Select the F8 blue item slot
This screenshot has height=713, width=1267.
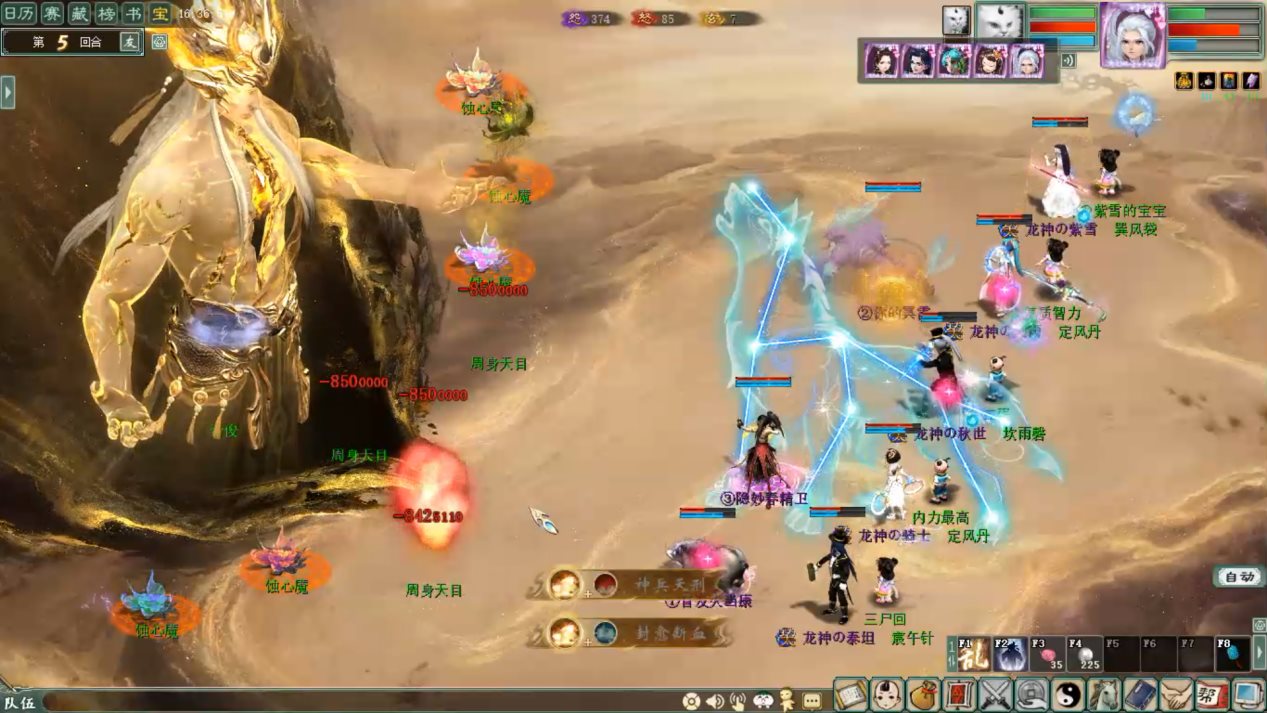(1233, 654)
